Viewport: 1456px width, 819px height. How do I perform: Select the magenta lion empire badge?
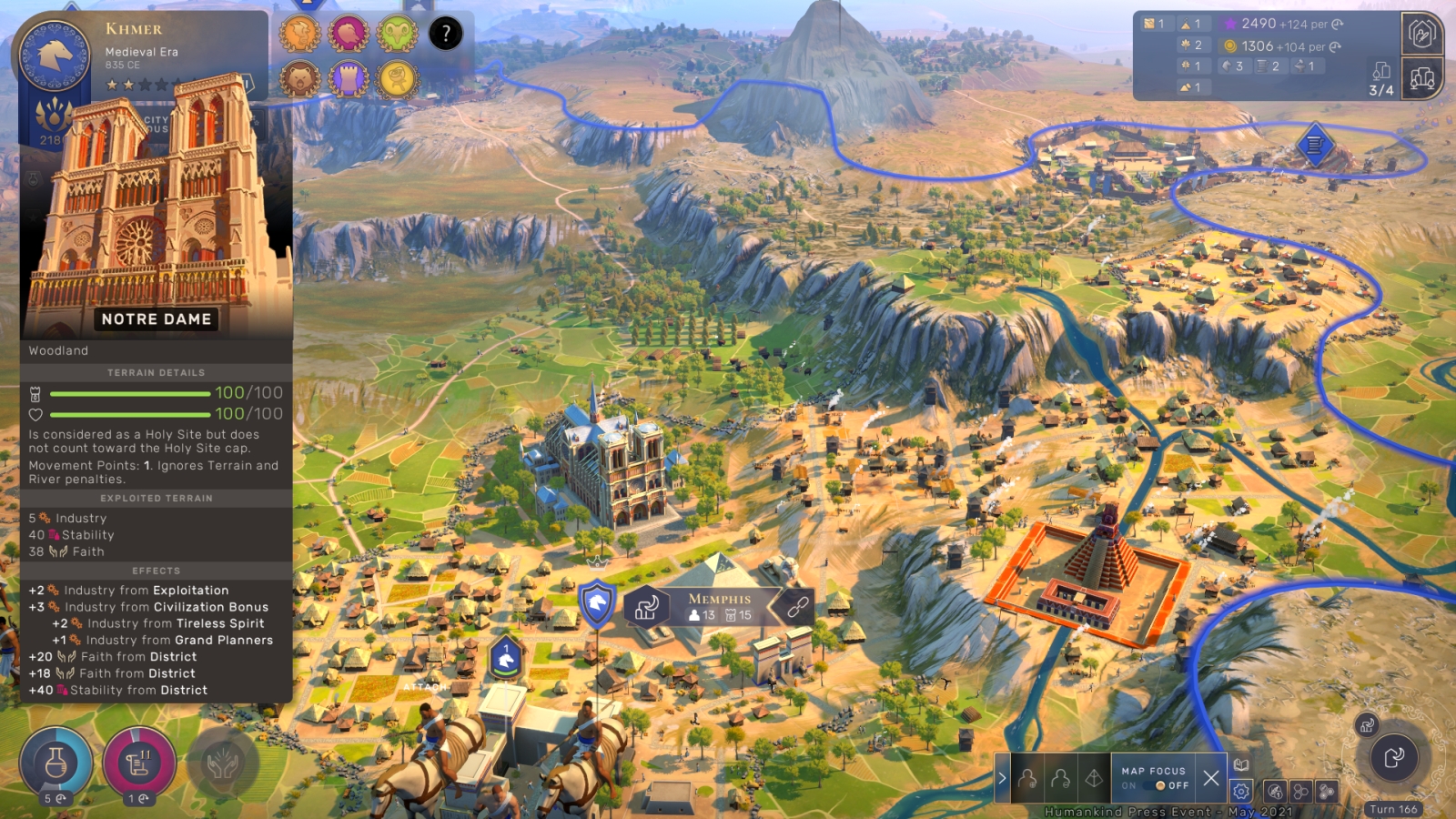(x=349, y=35)
